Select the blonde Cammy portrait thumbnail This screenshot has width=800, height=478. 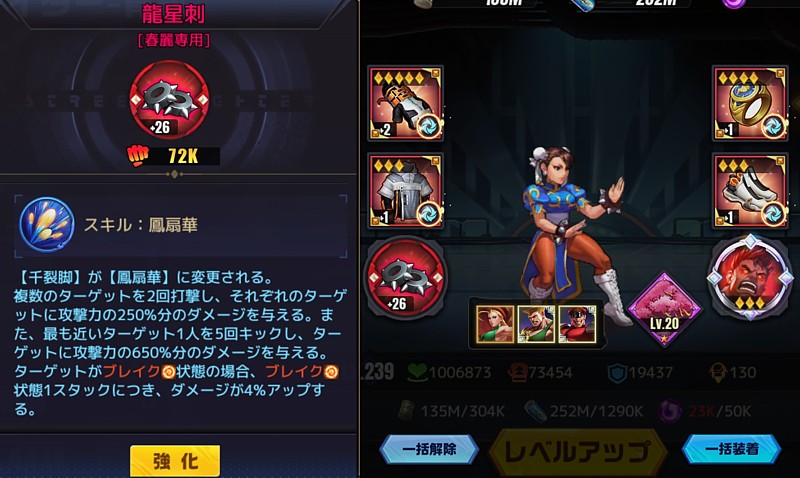click(494, 323)
